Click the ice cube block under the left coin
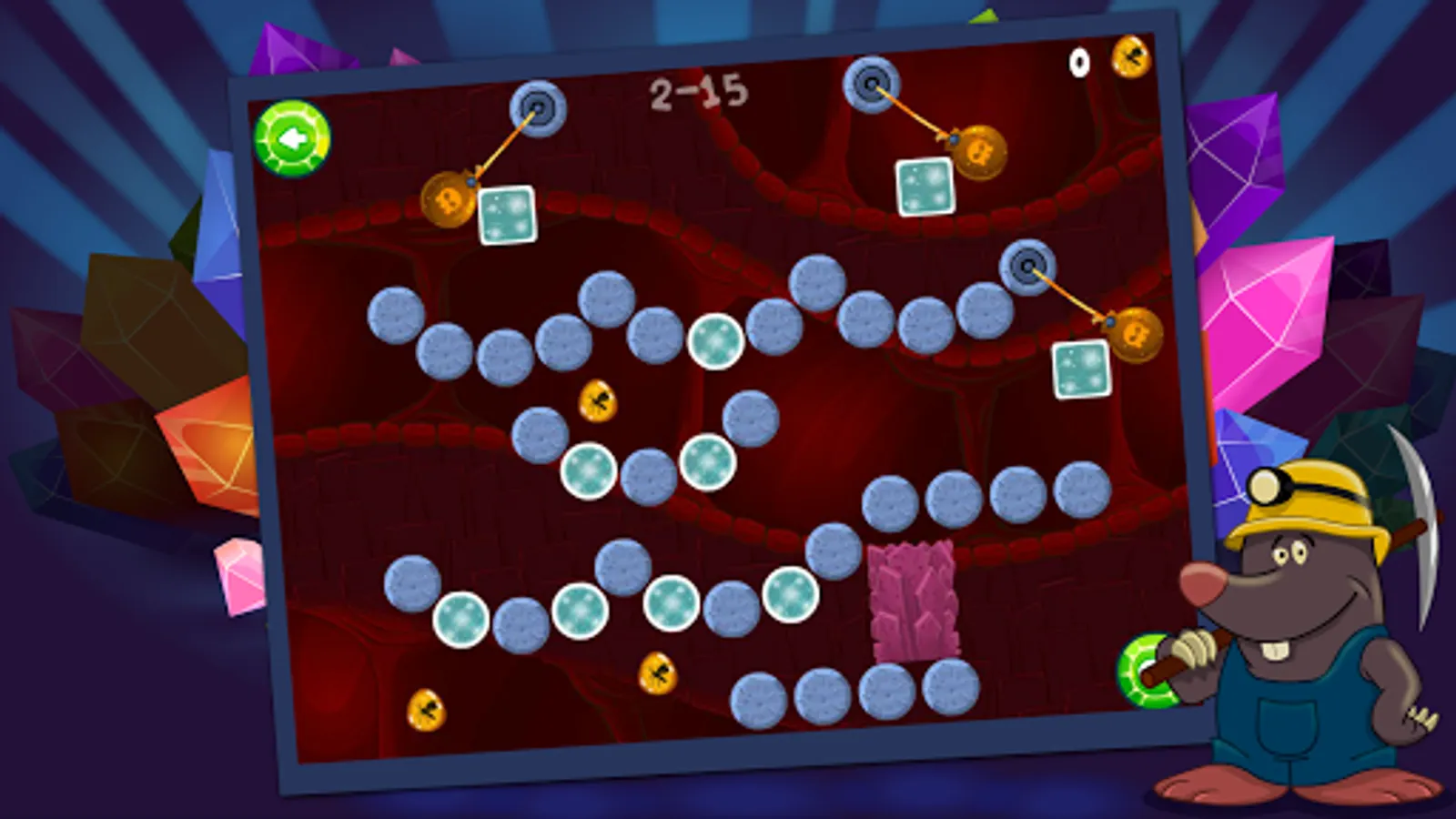The height and width of the screenshot is (819, 1456). [x=507, y=215]
